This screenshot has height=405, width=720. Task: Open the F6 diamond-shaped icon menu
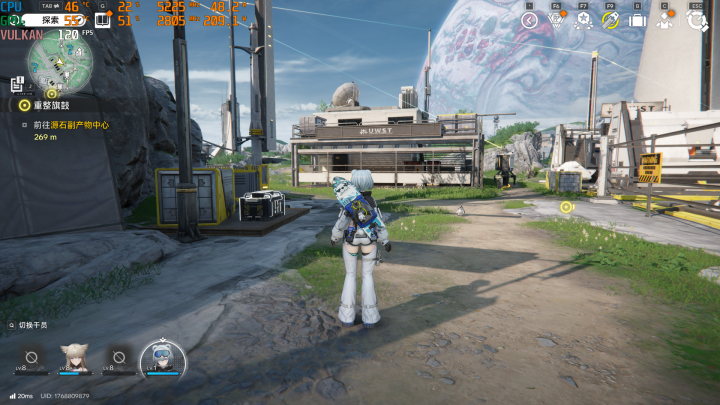(557, 20)
